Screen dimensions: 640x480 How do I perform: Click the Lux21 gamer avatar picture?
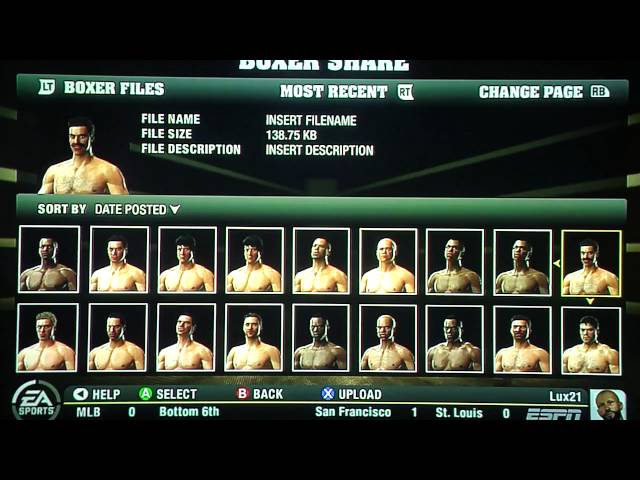607,405
